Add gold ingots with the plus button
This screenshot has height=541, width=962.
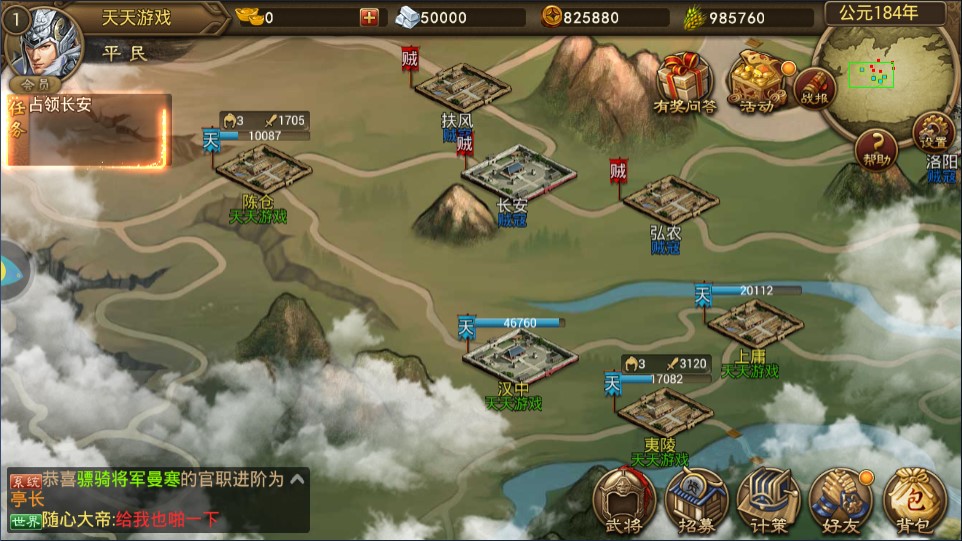coord(370,17)
